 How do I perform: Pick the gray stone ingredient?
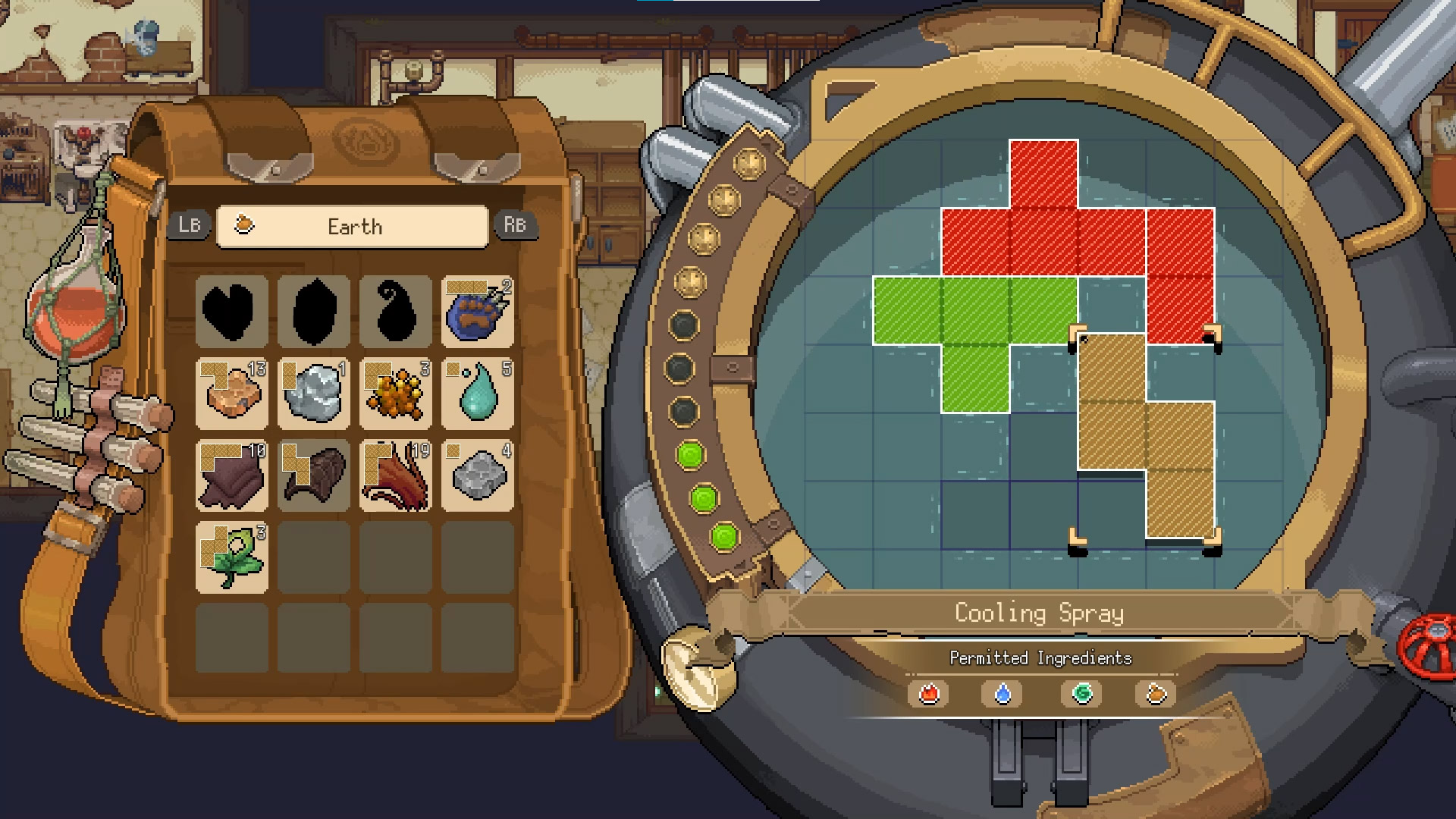(x=478, y=475)
